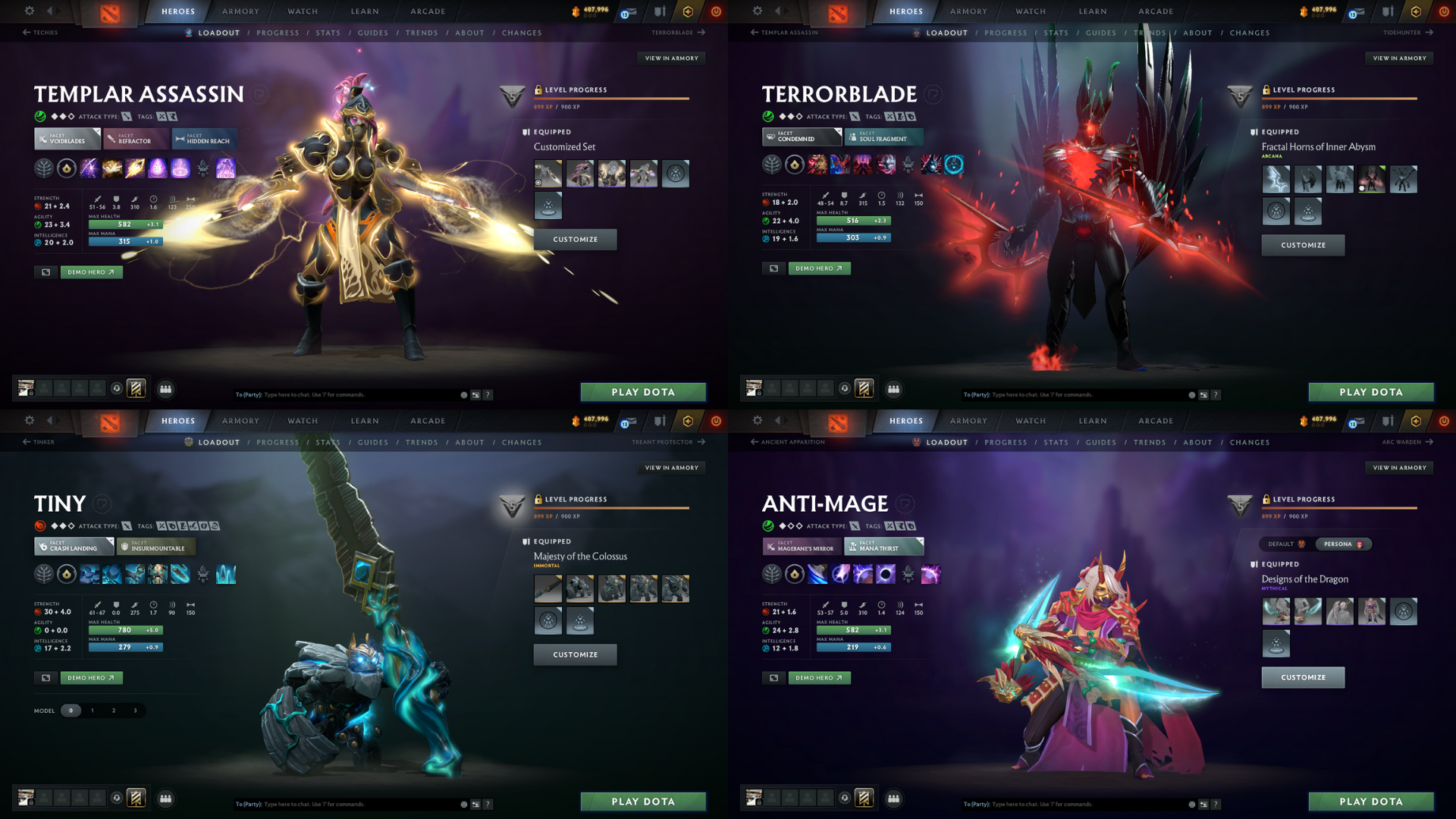Switch Anti-Mage to Persona mode
This screenshot has height=819, width=1456.
click(1343, 544)
